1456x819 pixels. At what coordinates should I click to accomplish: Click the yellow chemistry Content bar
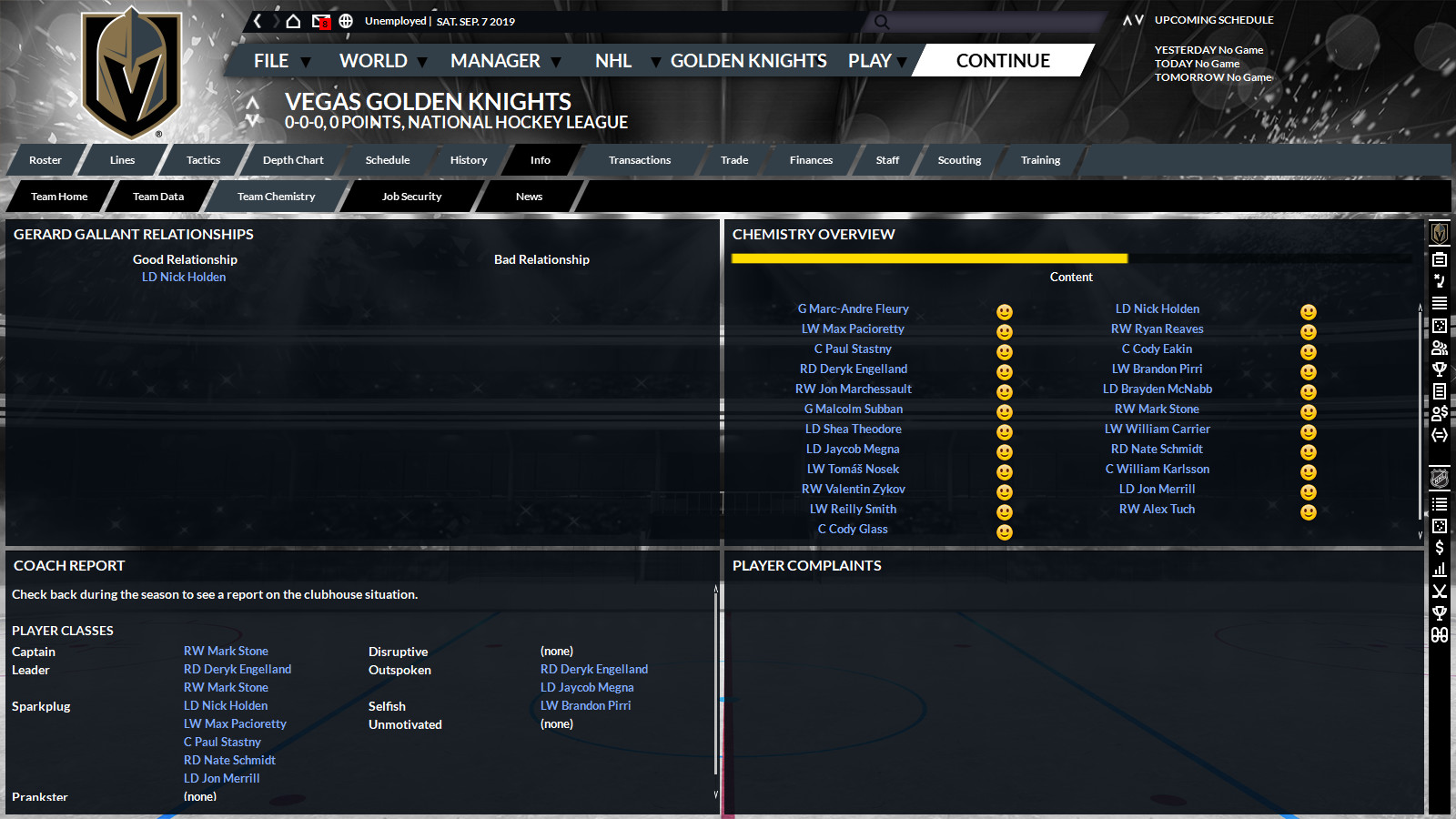pyautogui.click(x=928, y=258)
